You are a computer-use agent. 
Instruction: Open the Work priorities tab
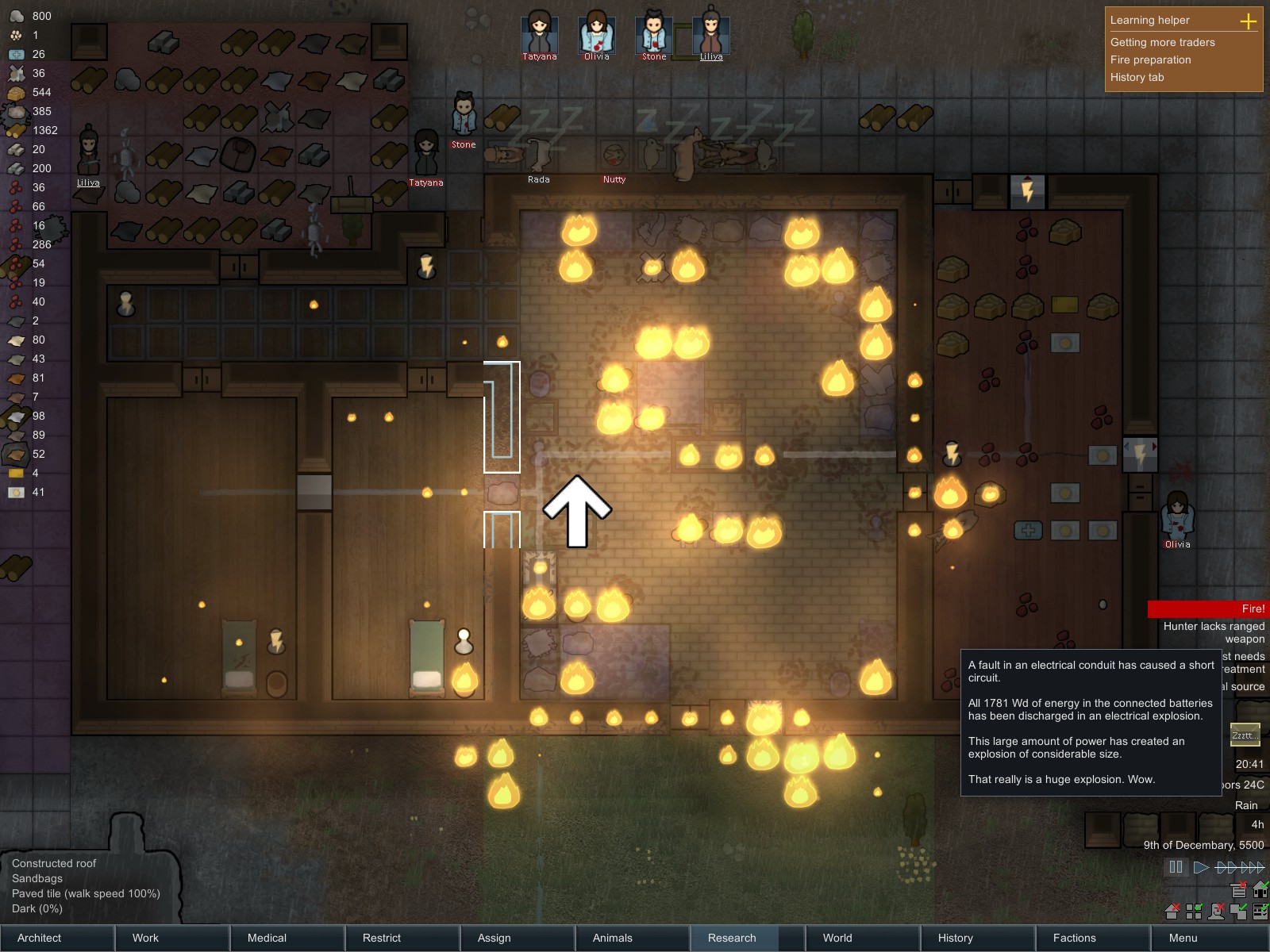172,938
